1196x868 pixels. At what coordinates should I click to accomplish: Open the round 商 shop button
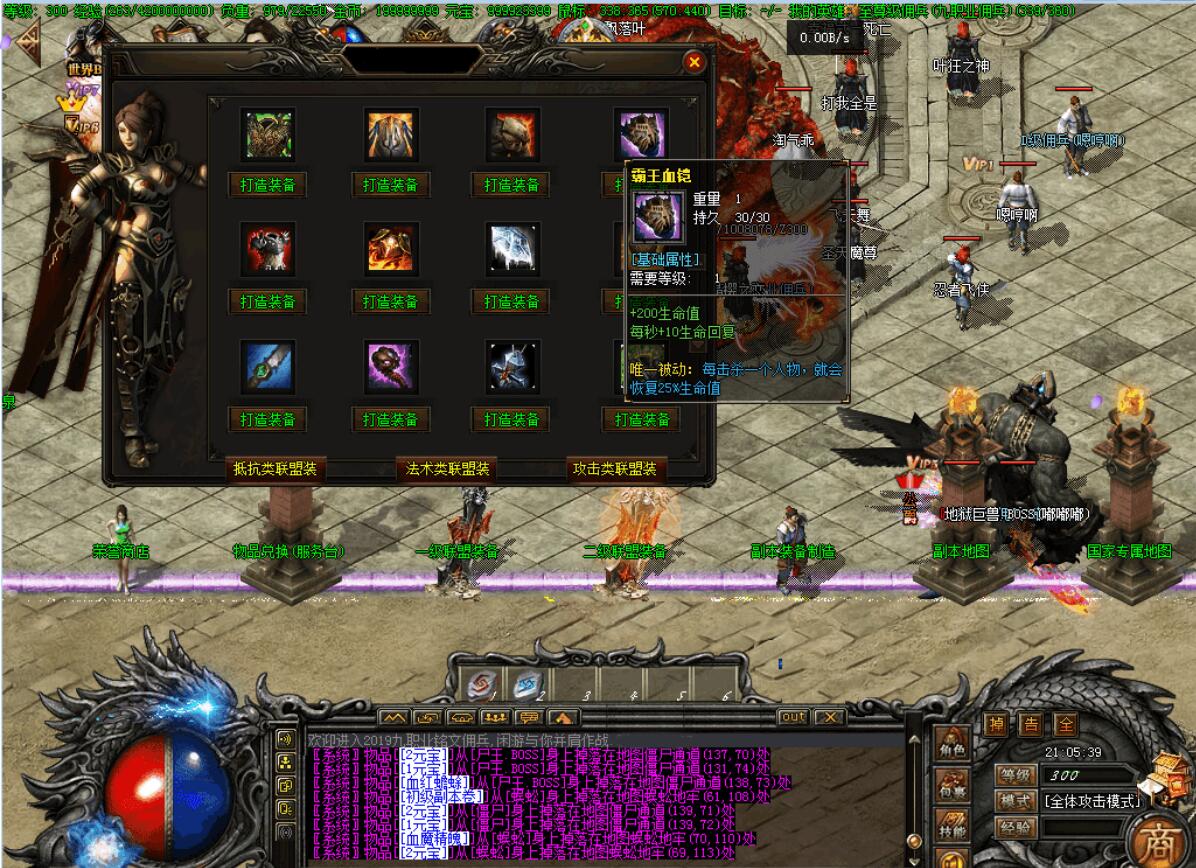coord(1161,838)
